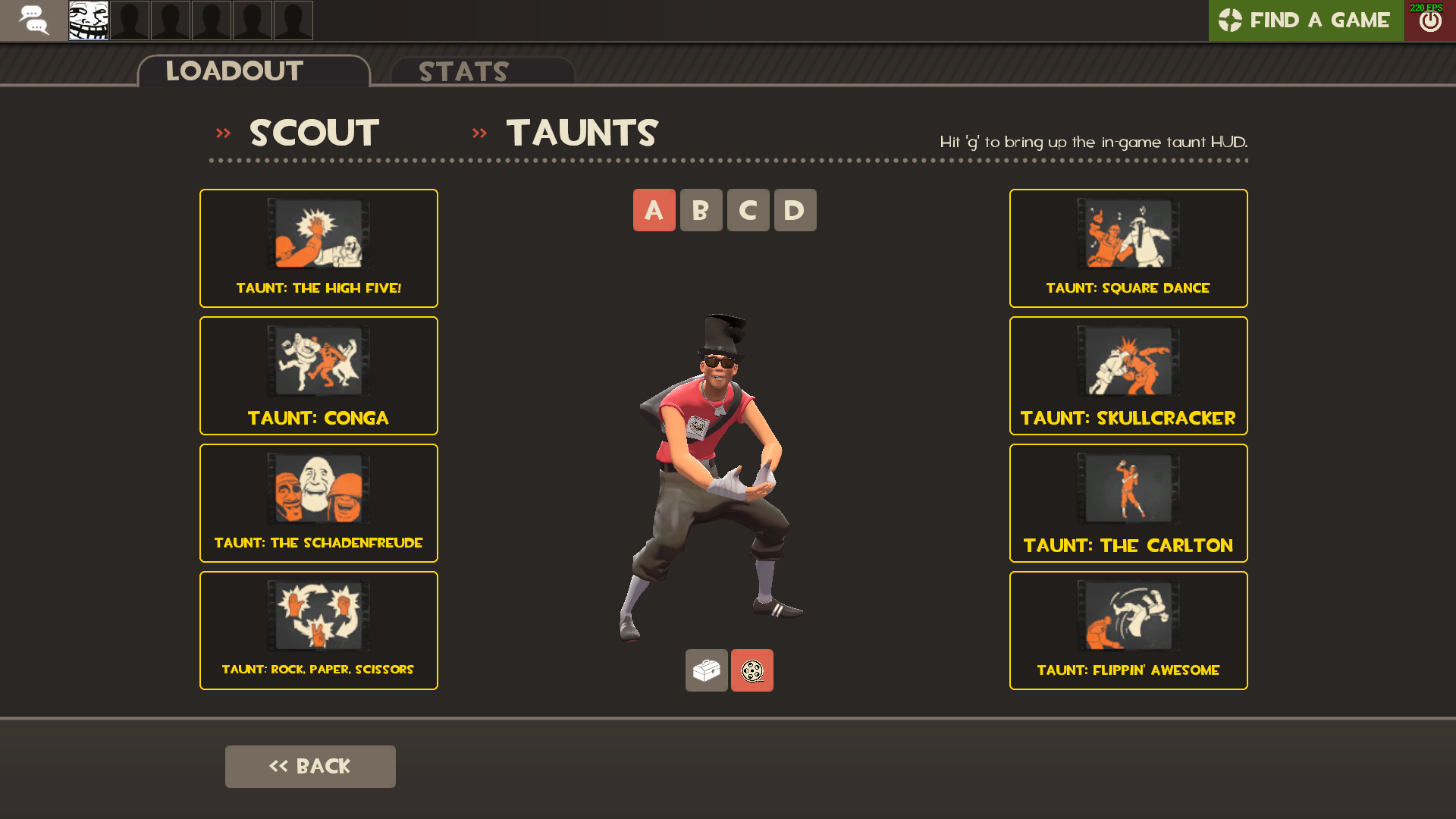Select the Skullcracker taunt slot
The image size is (1456, 819).
[x=1128, y=375]
